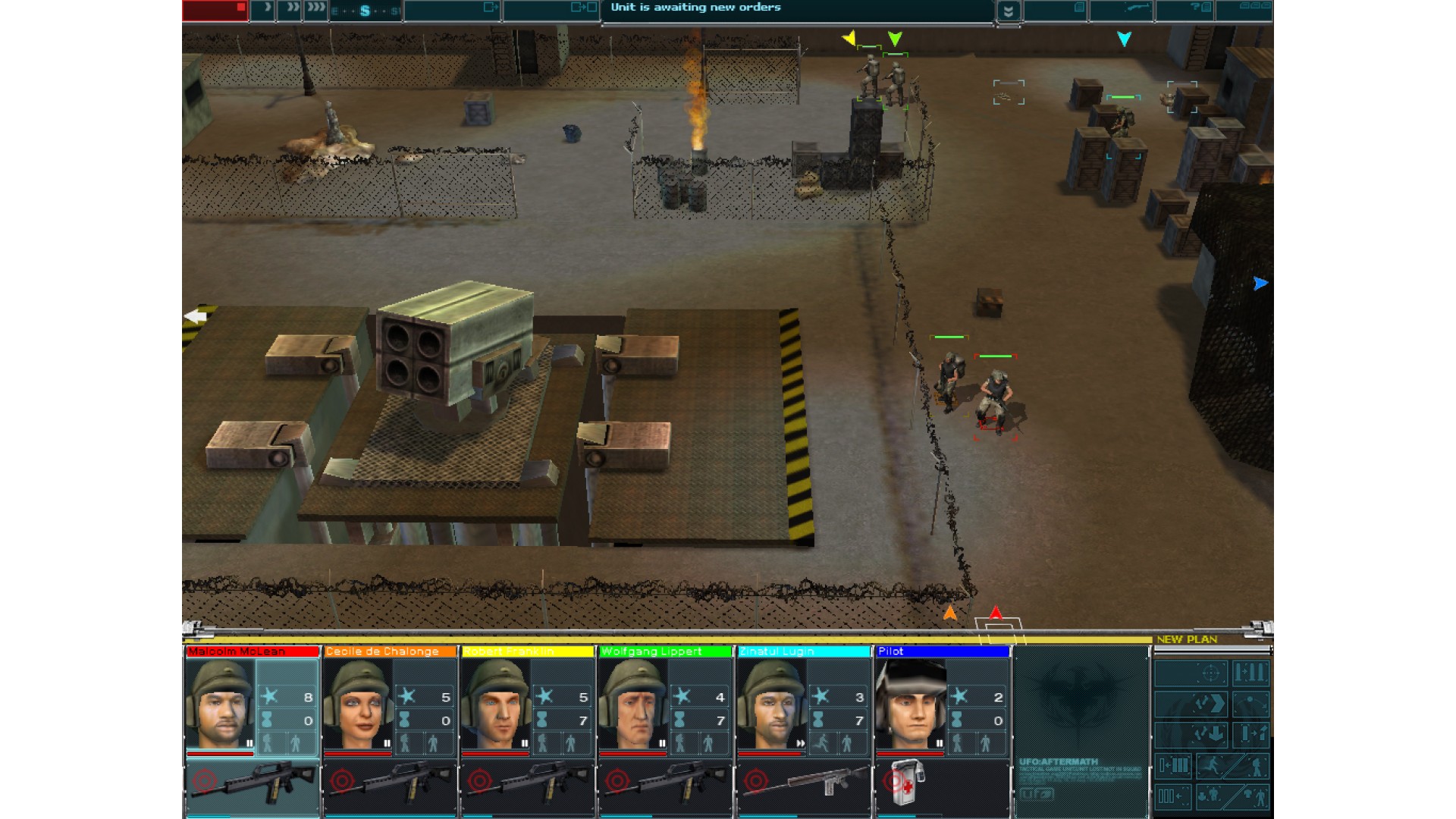
Task: Open the rifle icon panel in top bar
Action: coord(1136,8)
